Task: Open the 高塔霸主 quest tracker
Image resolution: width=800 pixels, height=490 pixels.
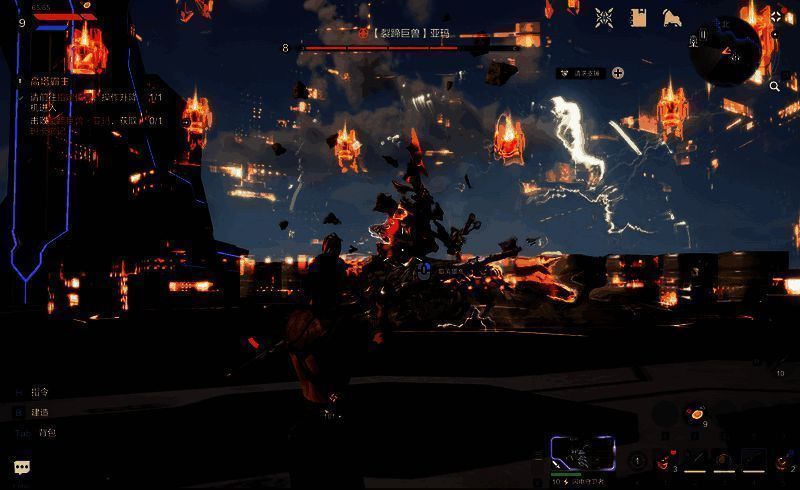Action: coord(48,81)
